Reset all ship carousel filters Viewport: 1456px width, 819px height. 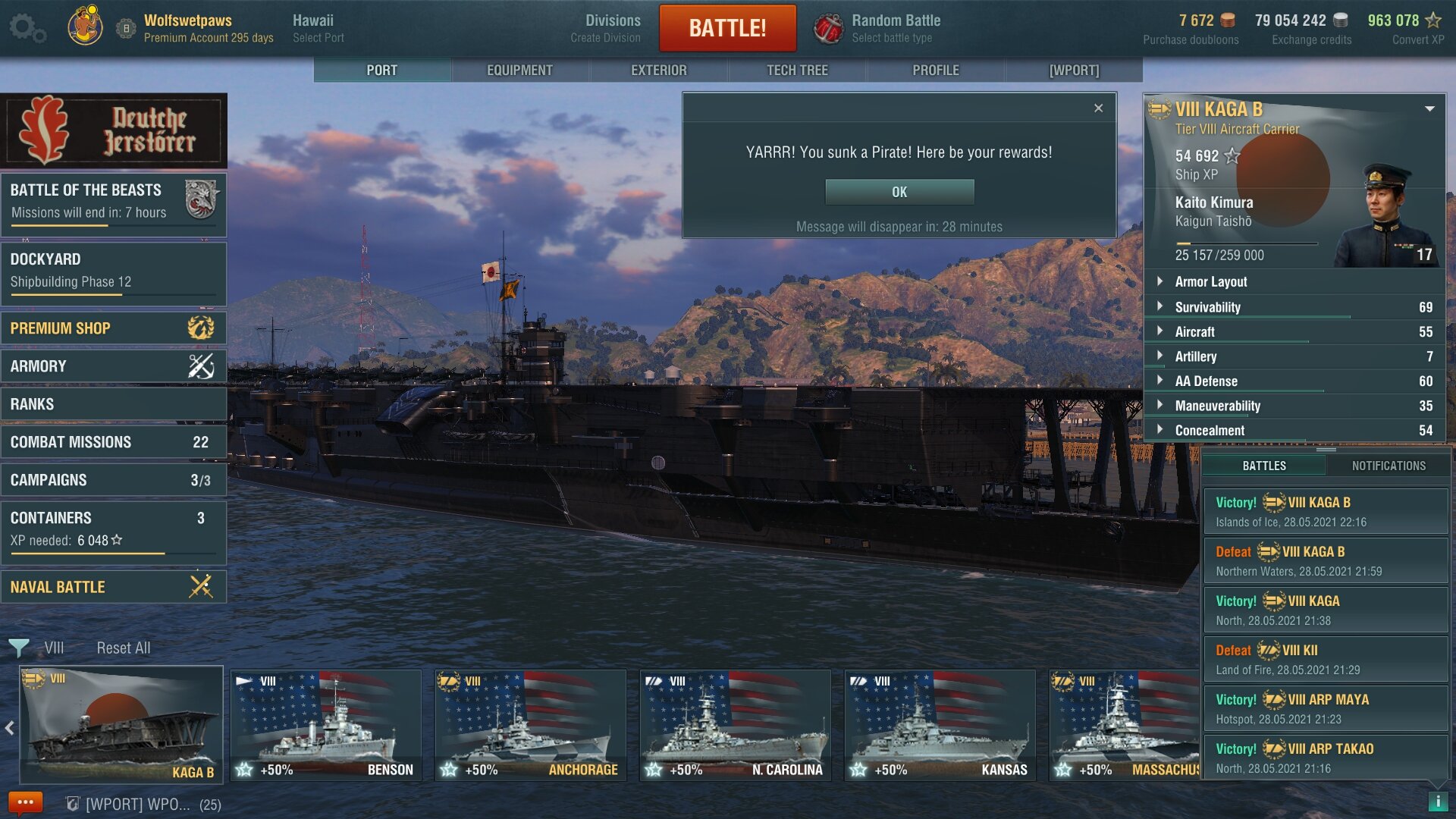(x=124, y=648)
